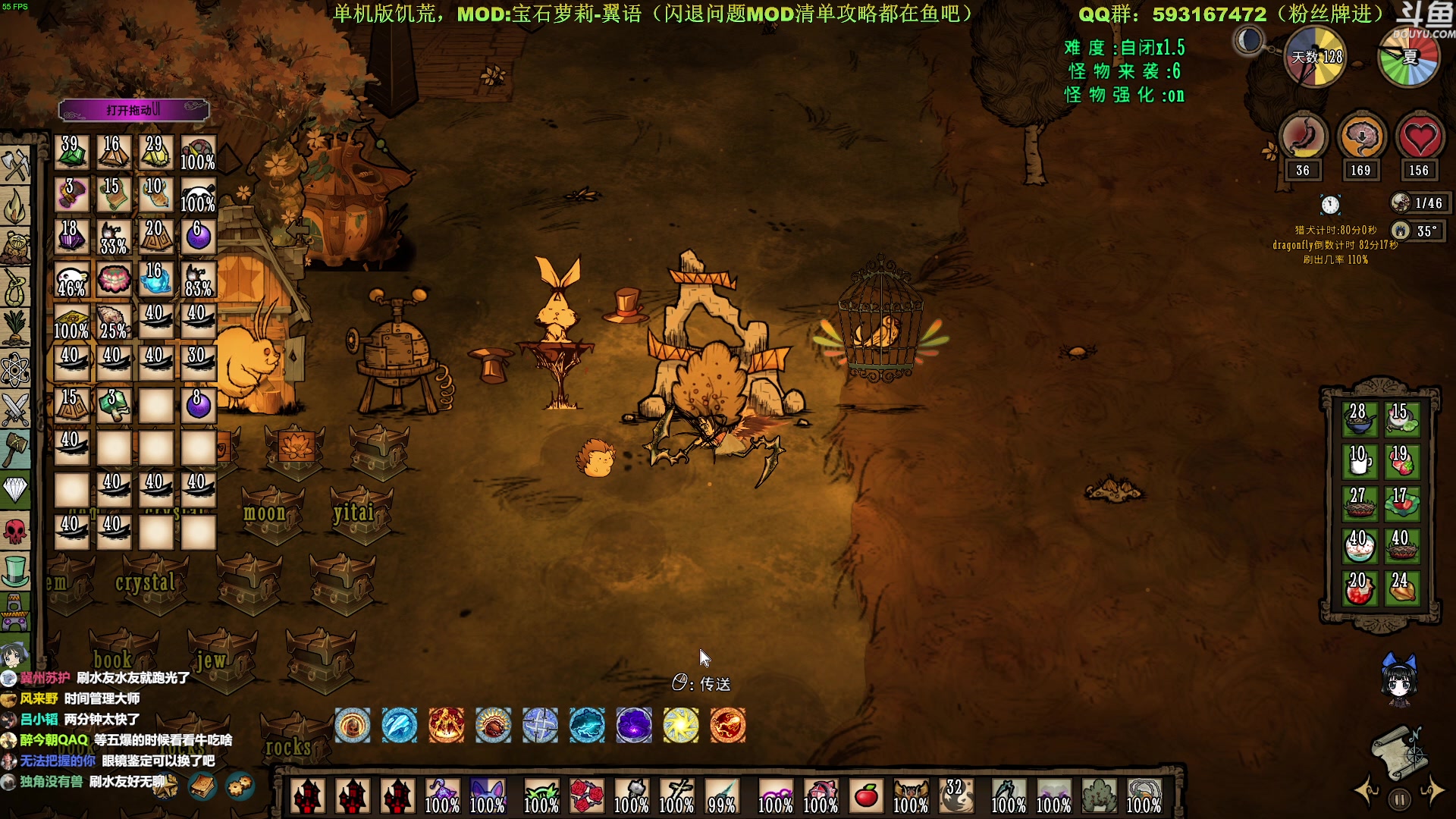Image resolution: width=1456 pixels, height=819 pixels.
Task: Use the yellow sunburst spell icon
Action: click(x=681, y=726)
